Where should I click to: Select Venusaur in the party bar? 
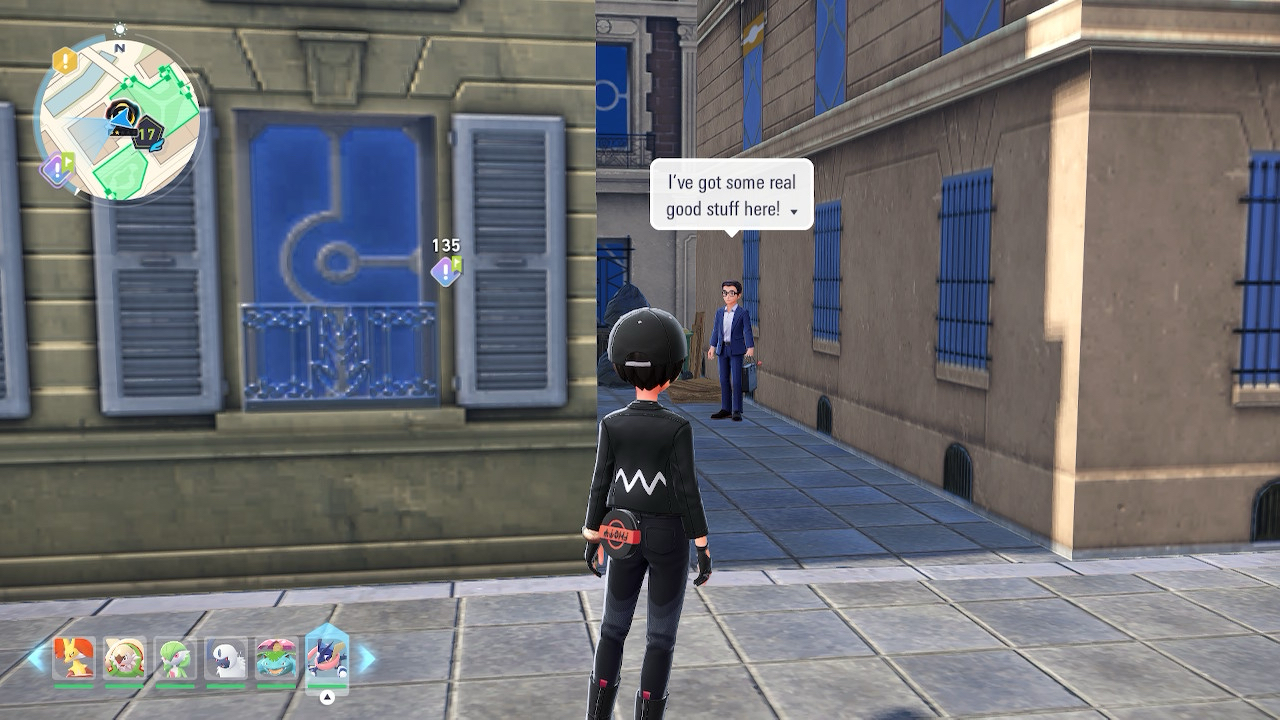(x=276, y=658)
